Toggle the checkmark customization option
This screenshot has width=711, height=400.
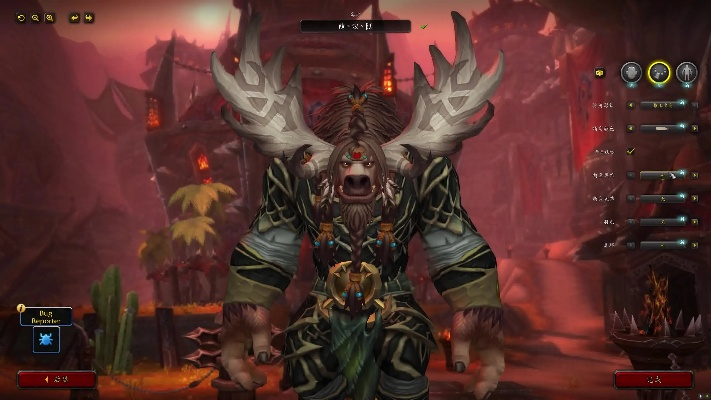[631, 151]
